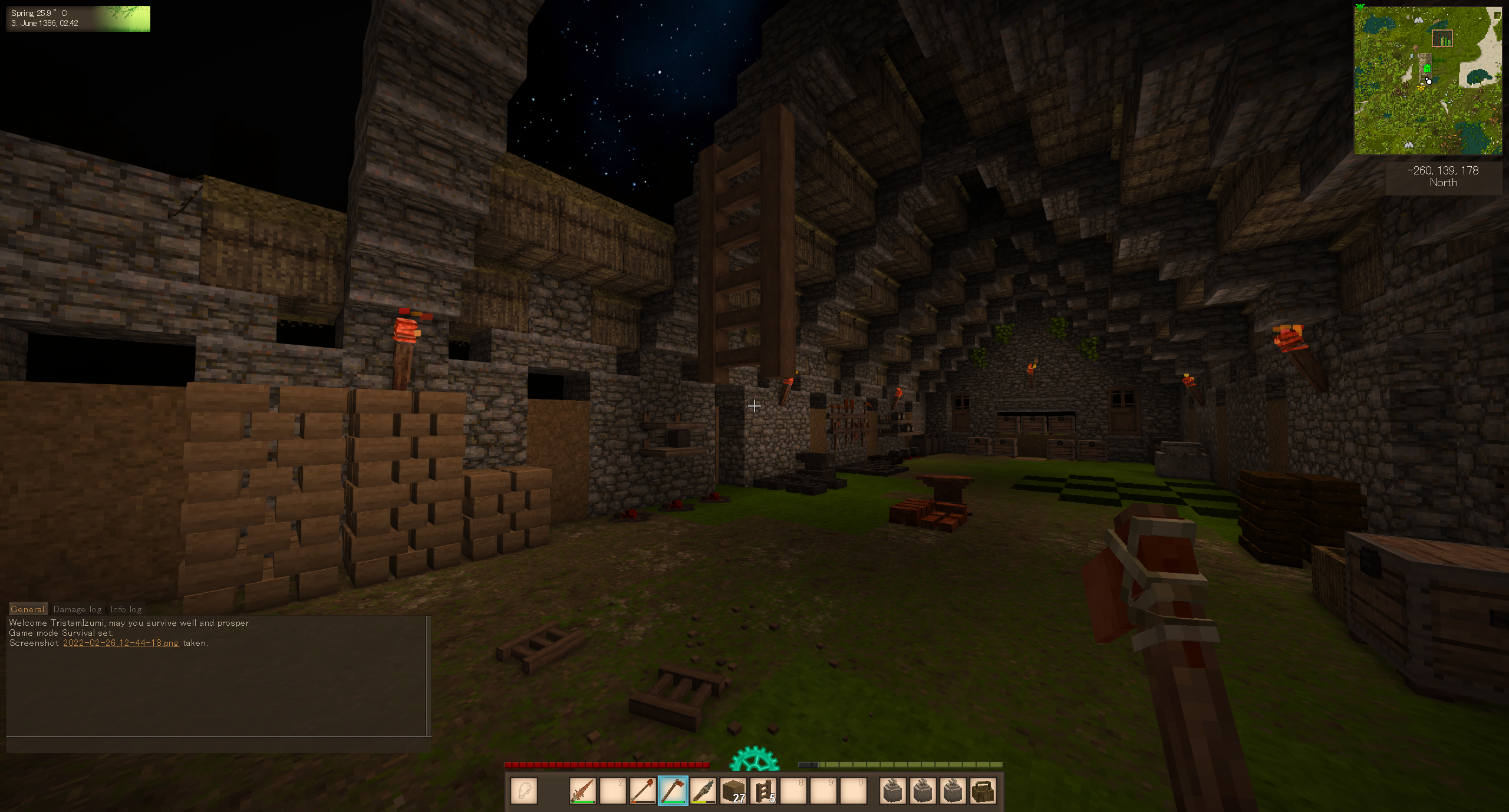Open the screenshot file link in chat
This screenshot has width=1509, height=812.
tap(120, 643)
